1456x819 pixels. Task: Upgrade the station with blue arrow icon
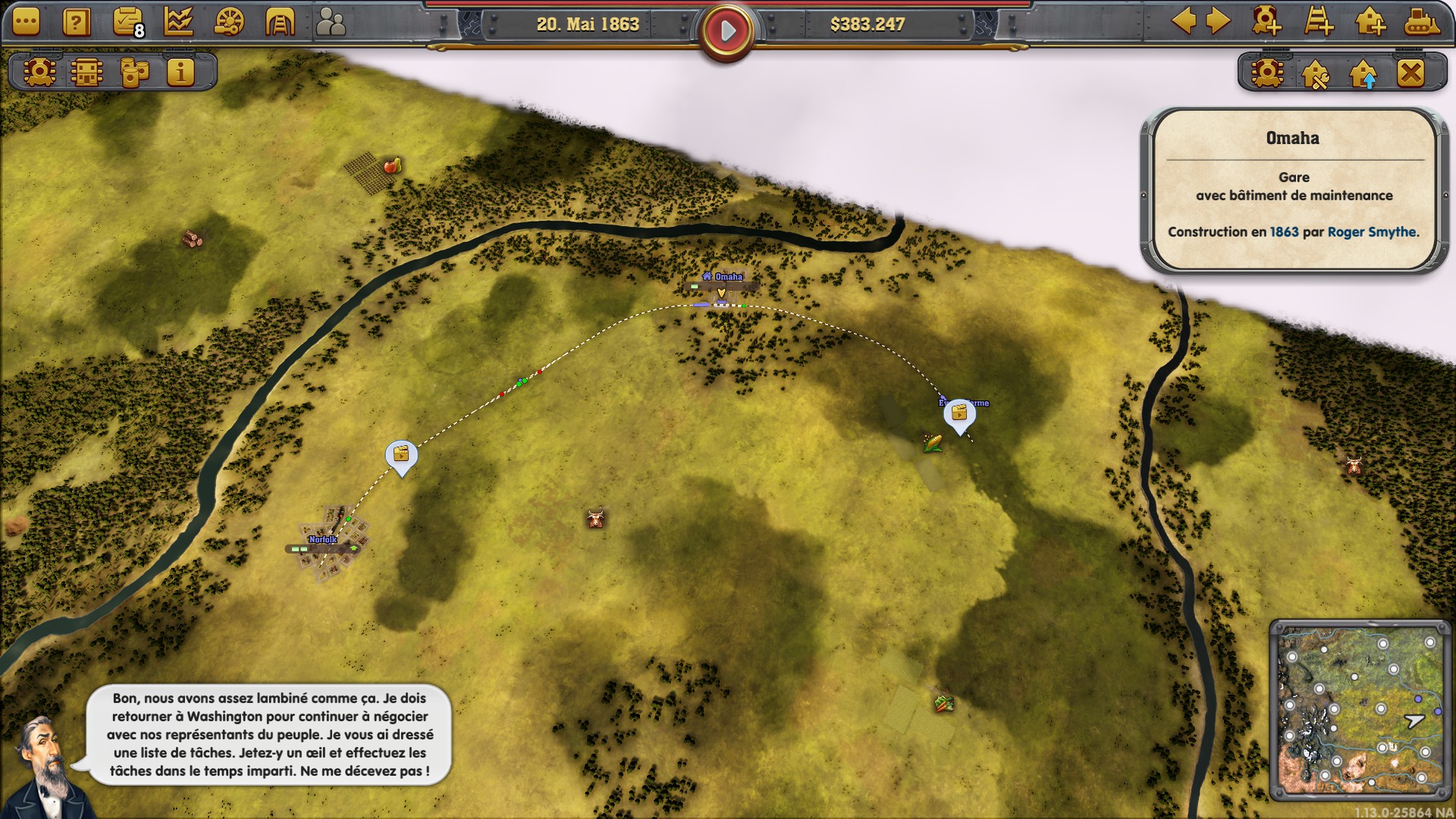tap(1363, 74)
